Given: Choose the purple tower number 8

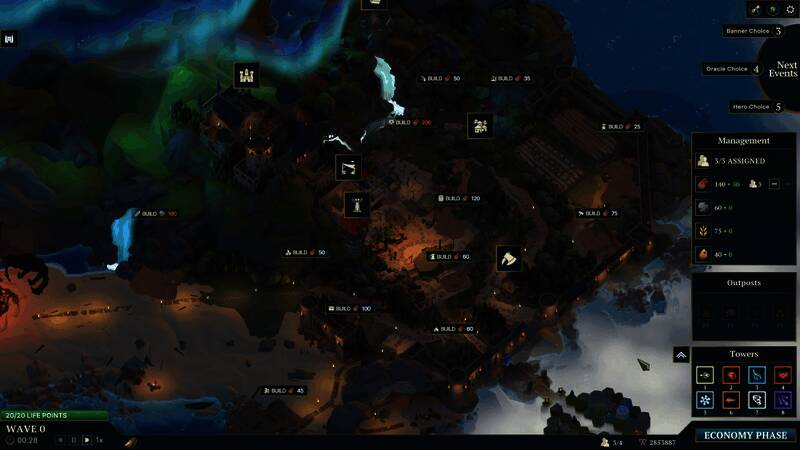Looking at the screenshot, I should [x=782, y=400].
